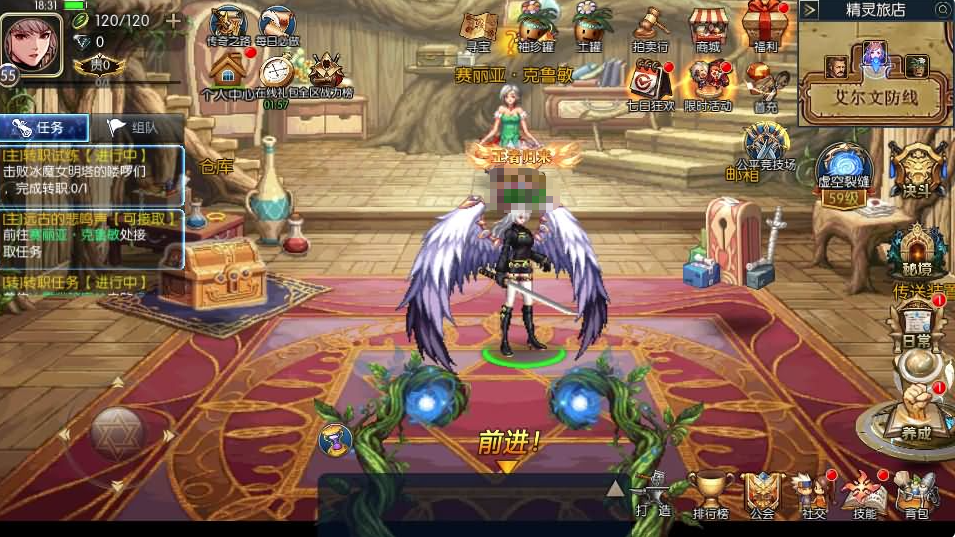Image resolution: width=955 pixels, height=537 pixels.
Task: Open the 拍卖行 auction house
Action: click(x=650, y=26)
